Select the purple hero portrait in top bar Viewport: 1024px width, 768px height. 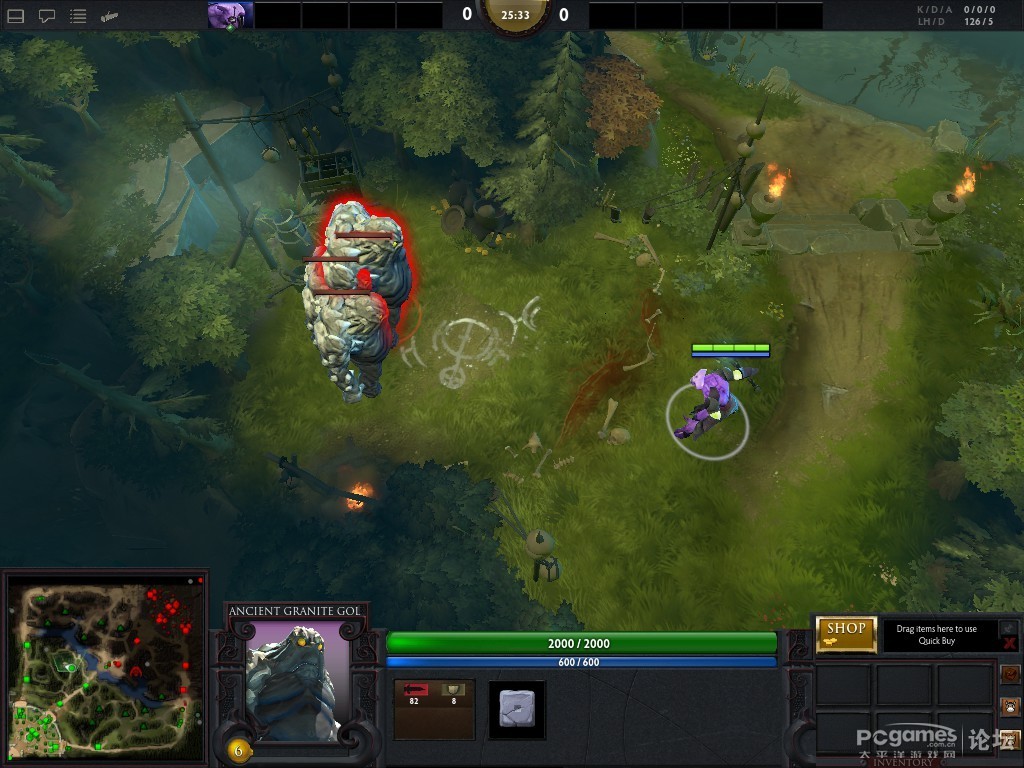(229, 15)
